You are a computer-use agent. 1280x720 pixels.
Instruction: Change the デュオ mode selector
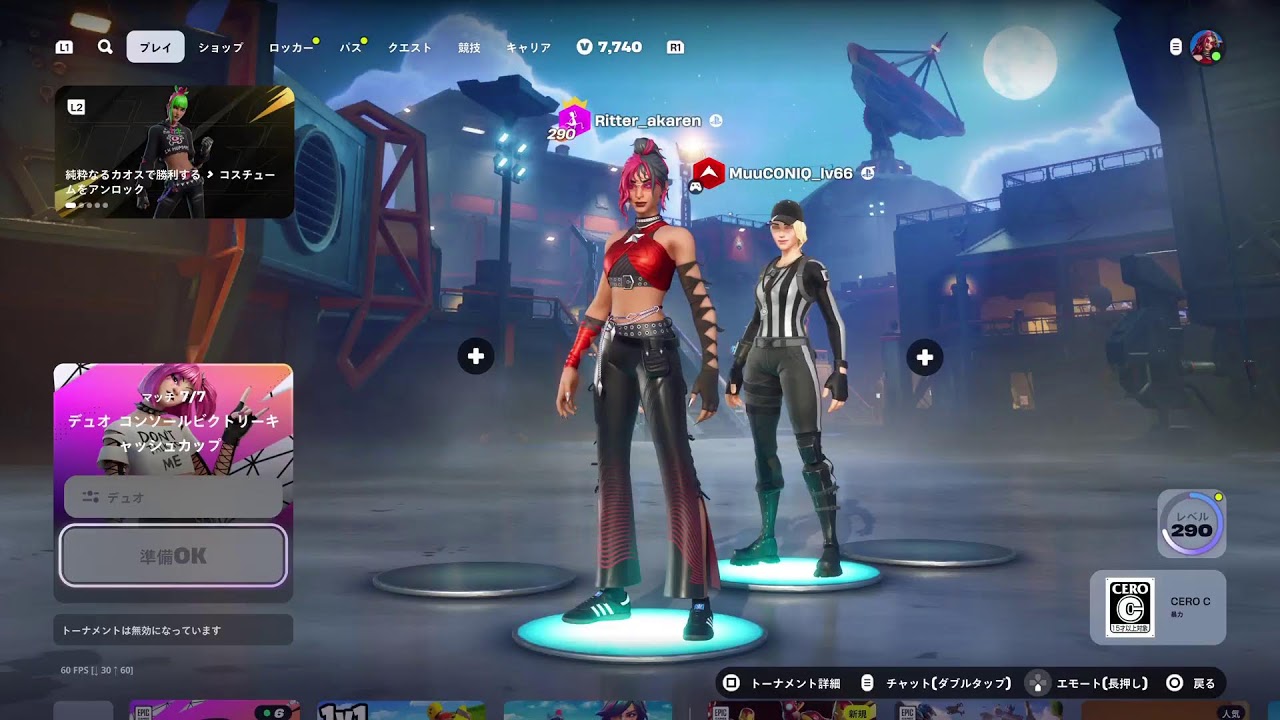point(173,497)
